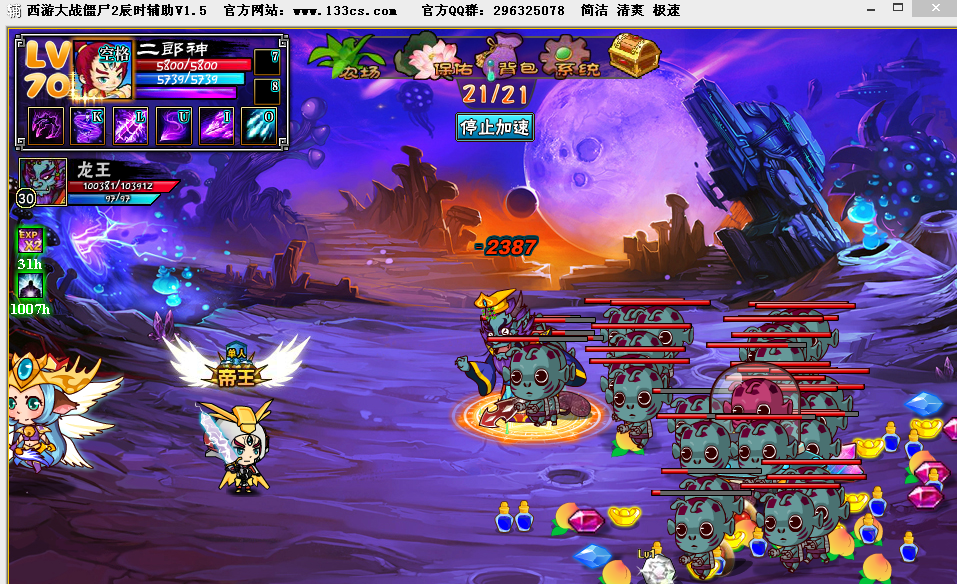Click the EXP X2 buff icon
The height and width of the screenshot is (584, 957).
tap(30, 241)
